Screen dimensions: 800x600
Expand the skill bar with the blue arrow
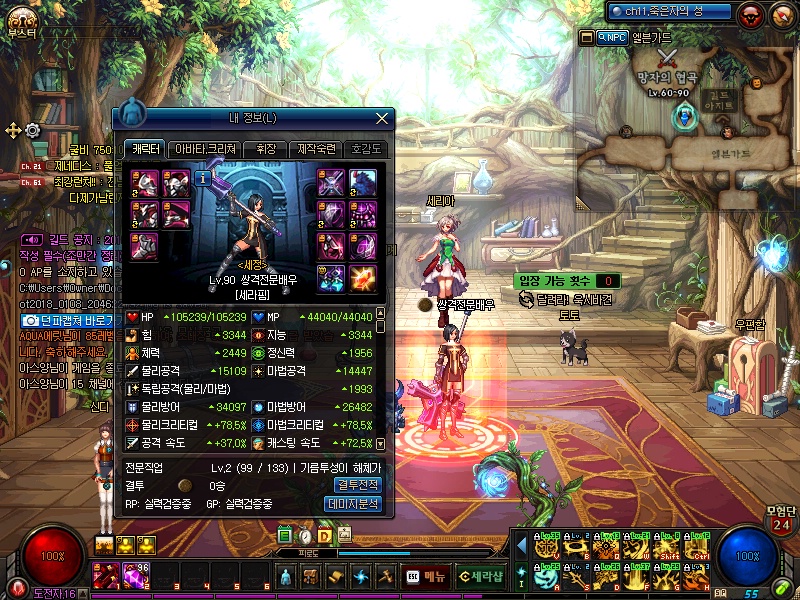coord(520,543)
